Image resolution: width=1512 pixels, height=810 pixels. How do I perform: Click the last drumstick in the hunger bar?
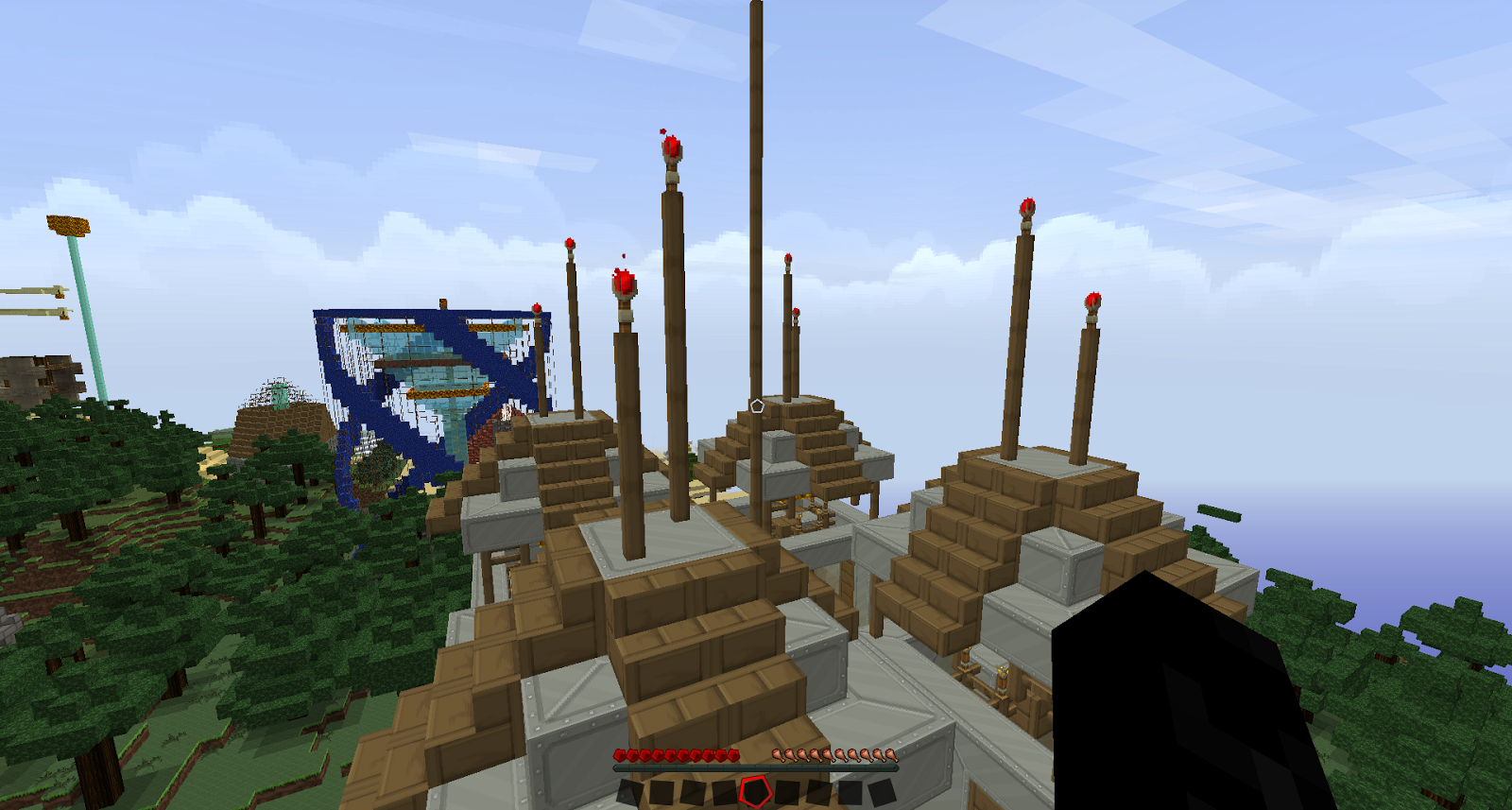tap(890, 754)
